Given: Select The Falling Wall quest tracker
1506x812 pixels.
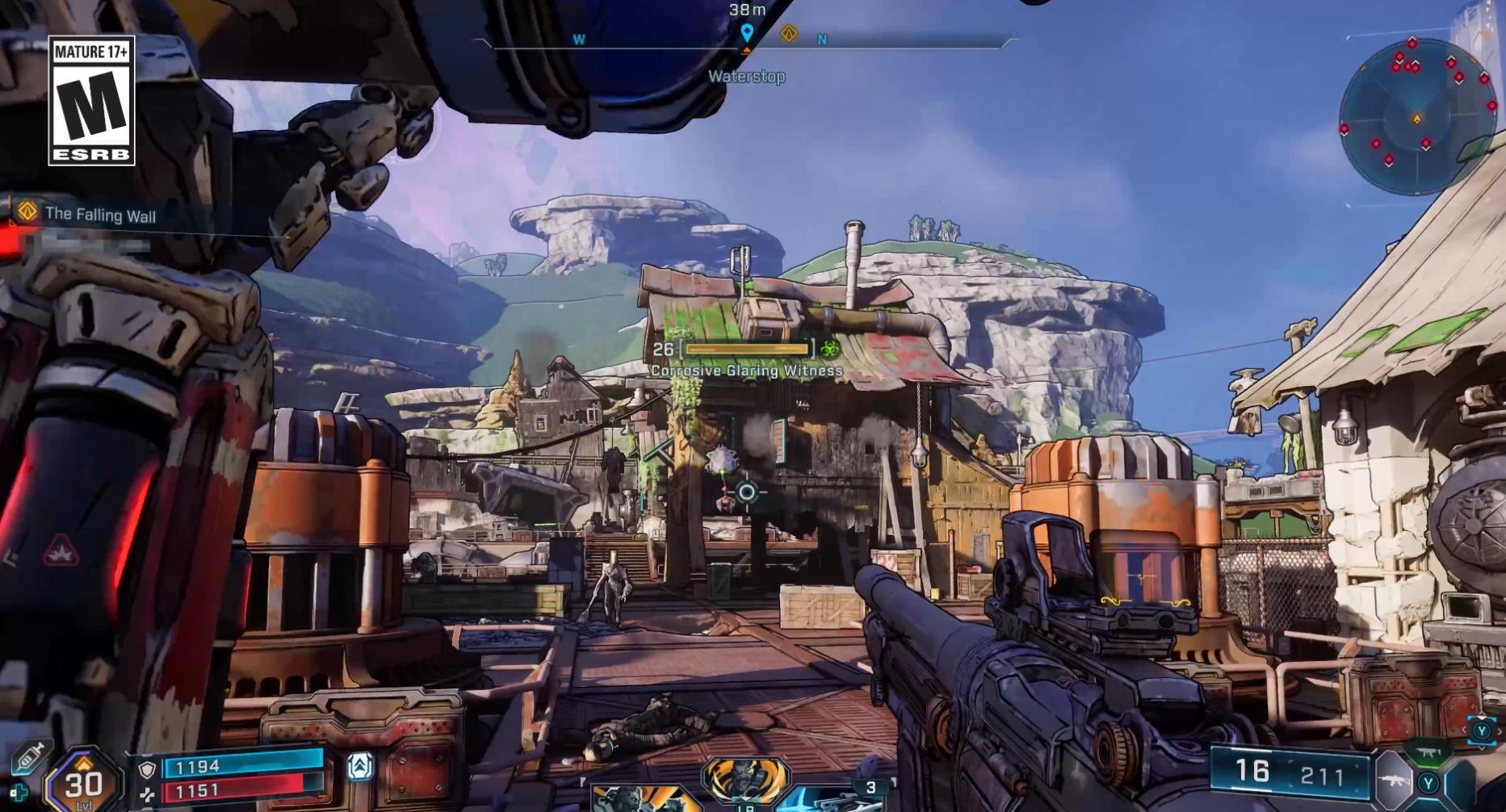Looking at the screenshot, I should [100, 215].
